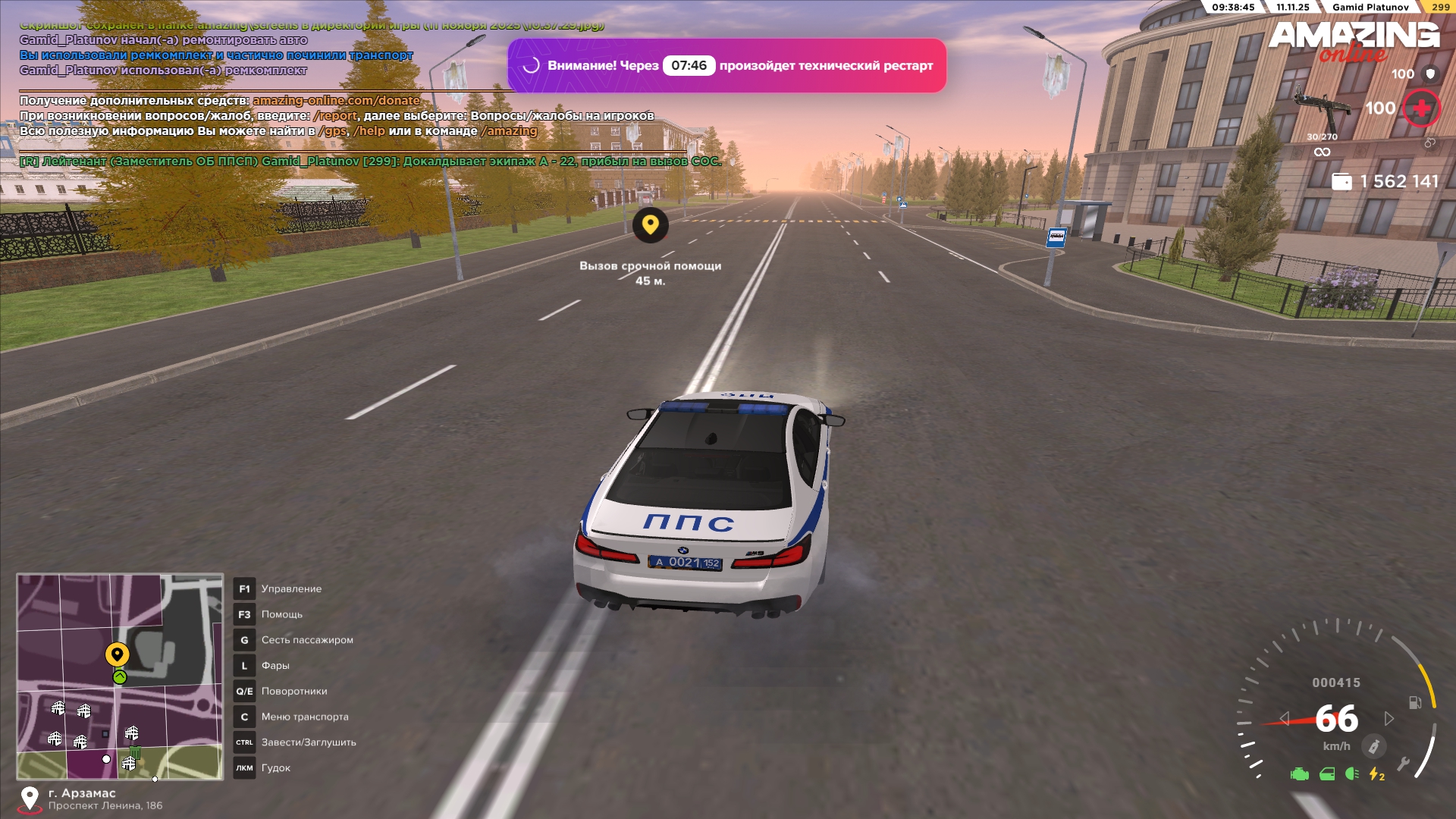Open the minimap
Screen dimensions: 1456x819
120,676
